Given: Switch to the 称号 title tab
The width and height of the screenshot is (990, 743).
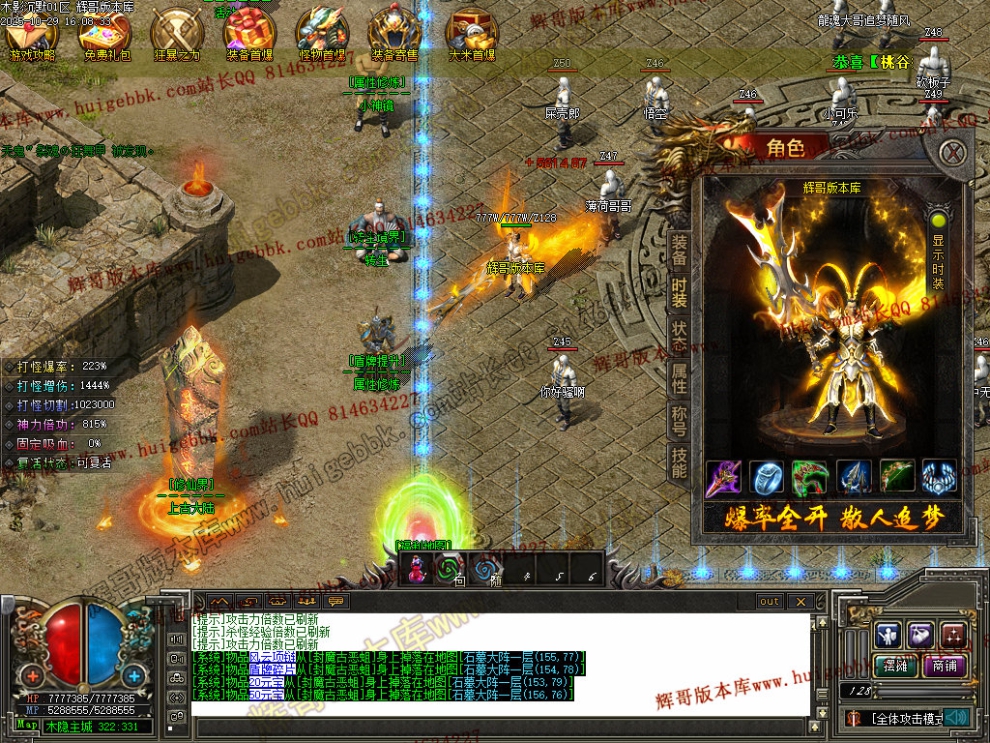Looking at the screenshot, I should point(679,419).
